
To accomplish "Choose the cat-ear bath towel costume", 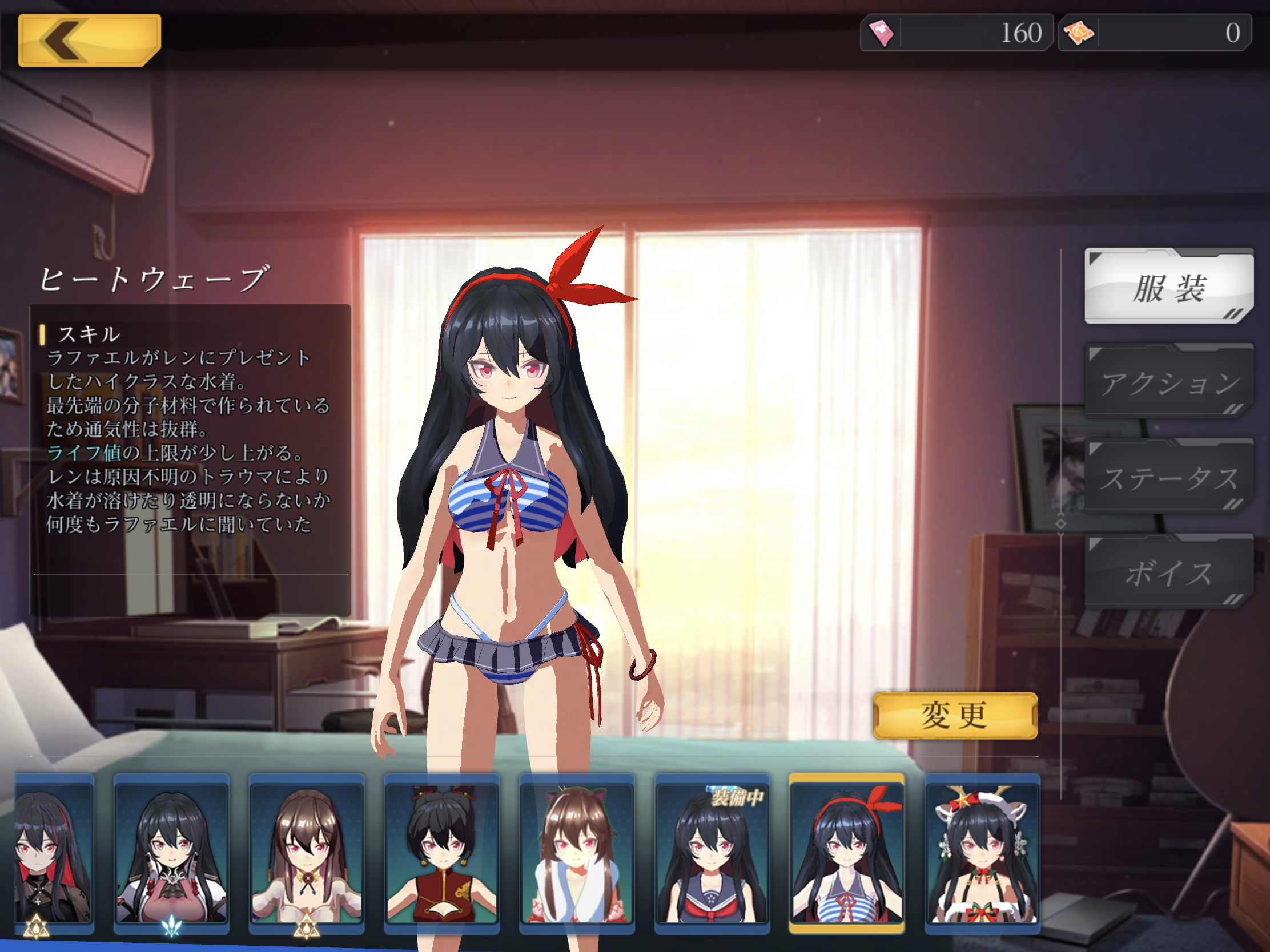I will pyautogui.click(x=576, y=853).
